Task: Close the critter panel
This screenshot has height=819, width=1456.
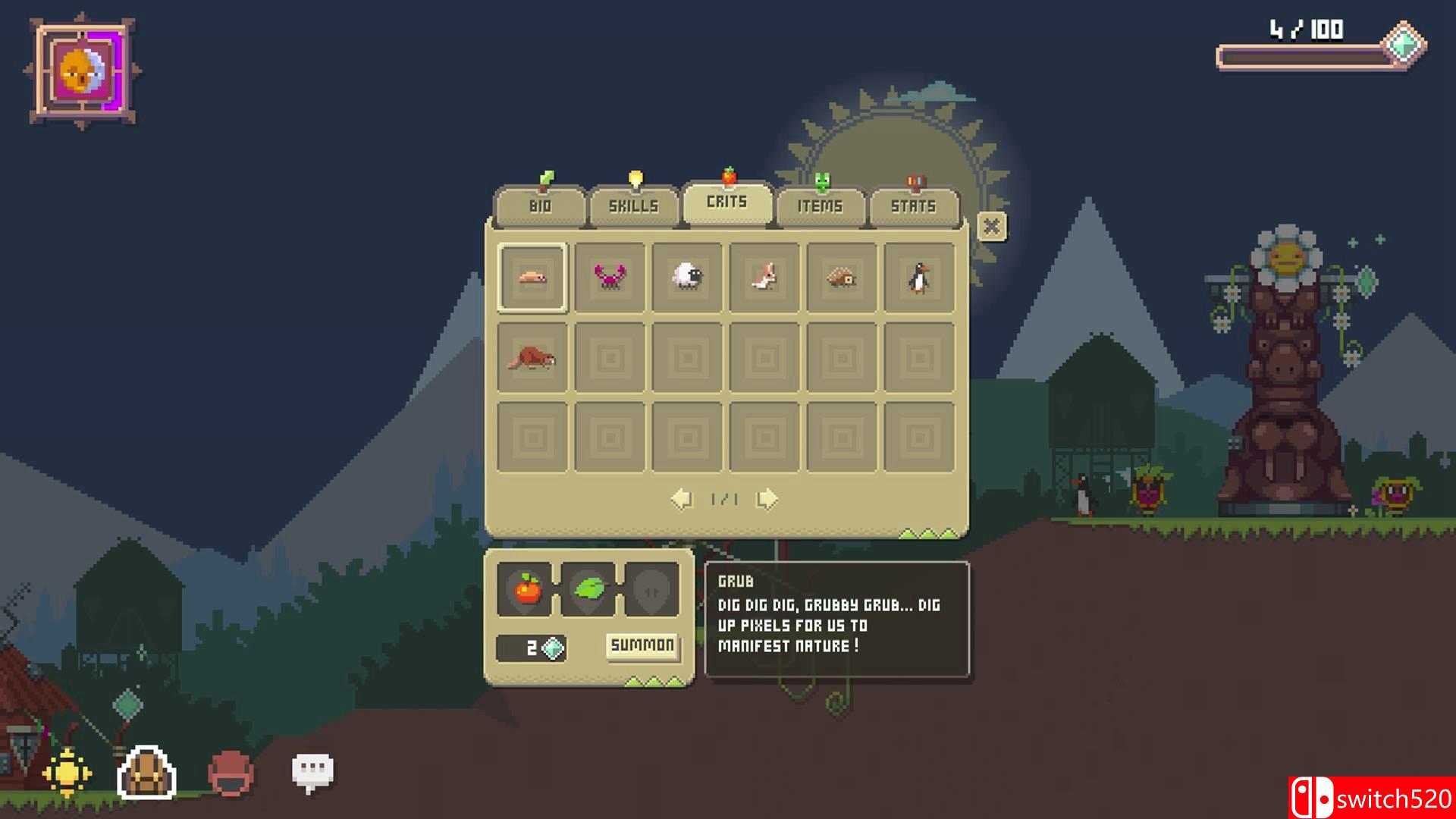Action: [x=991, y=227]
